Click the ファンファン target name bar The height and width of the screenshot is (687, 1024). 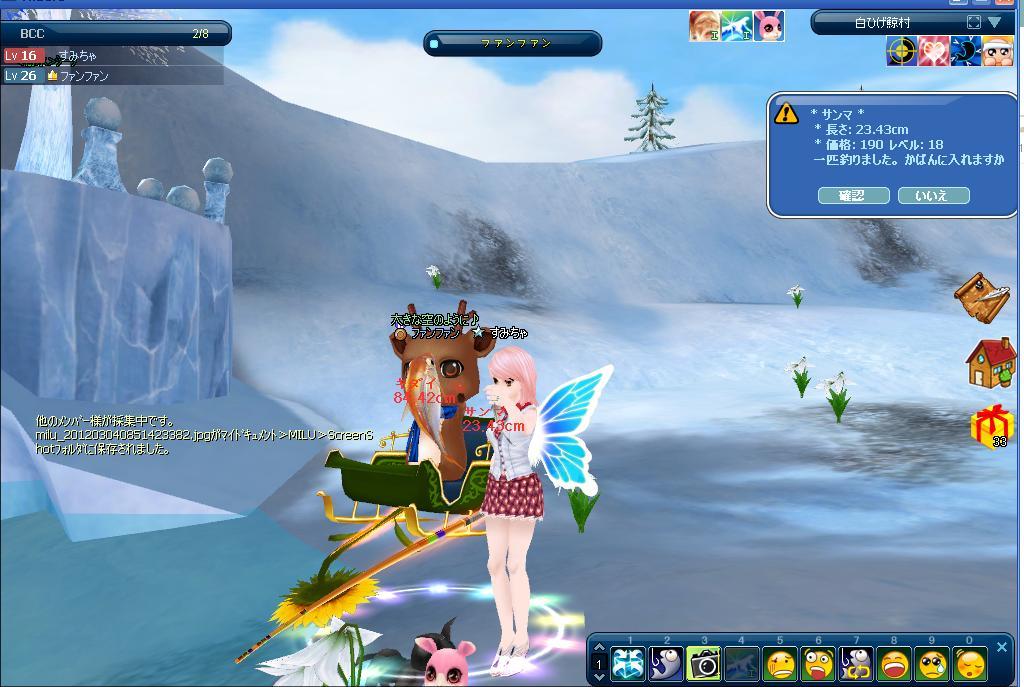pos(513,44)
